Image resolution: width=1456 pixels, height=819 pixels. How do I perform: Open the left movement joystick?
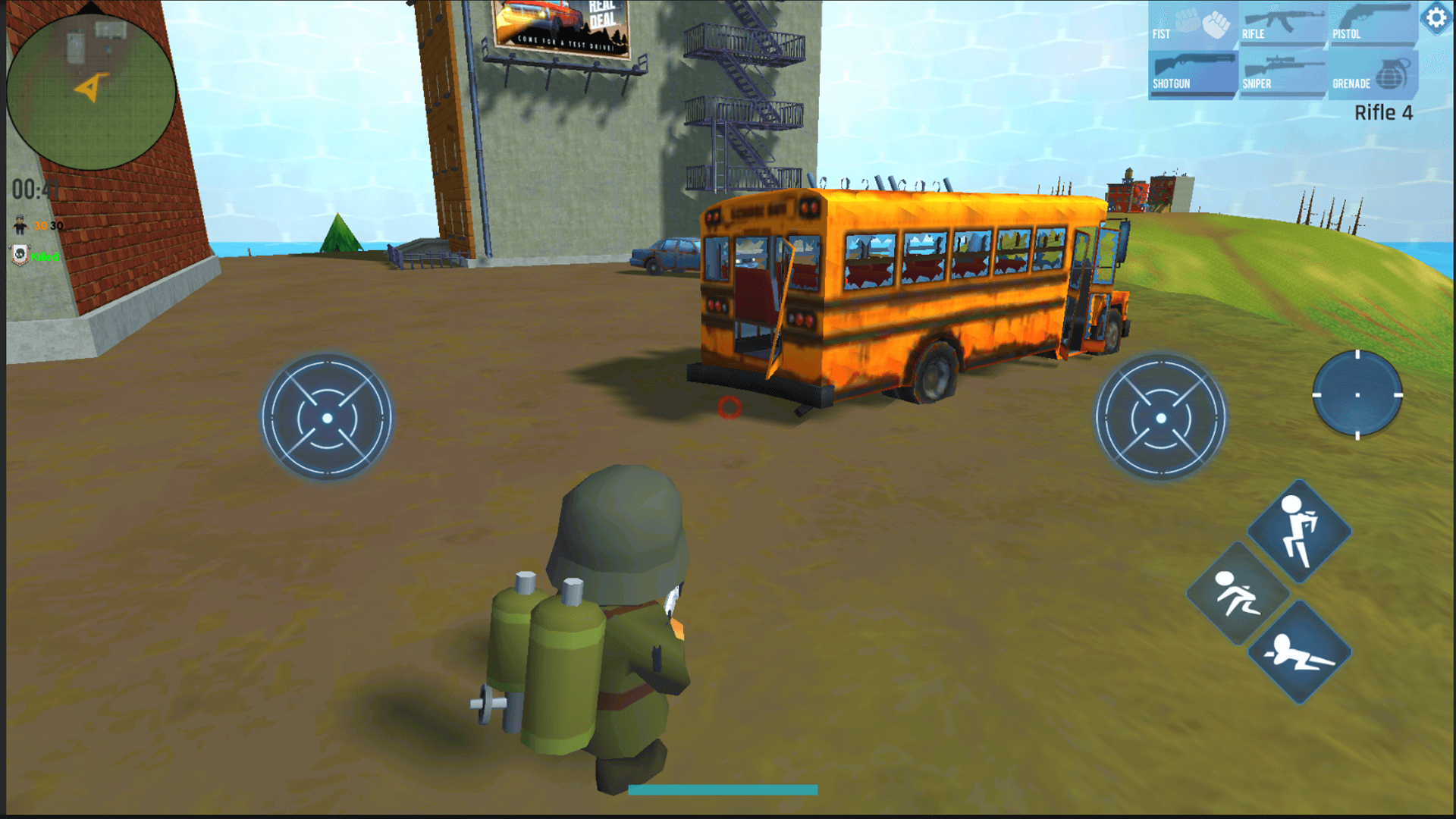point(326,416)
